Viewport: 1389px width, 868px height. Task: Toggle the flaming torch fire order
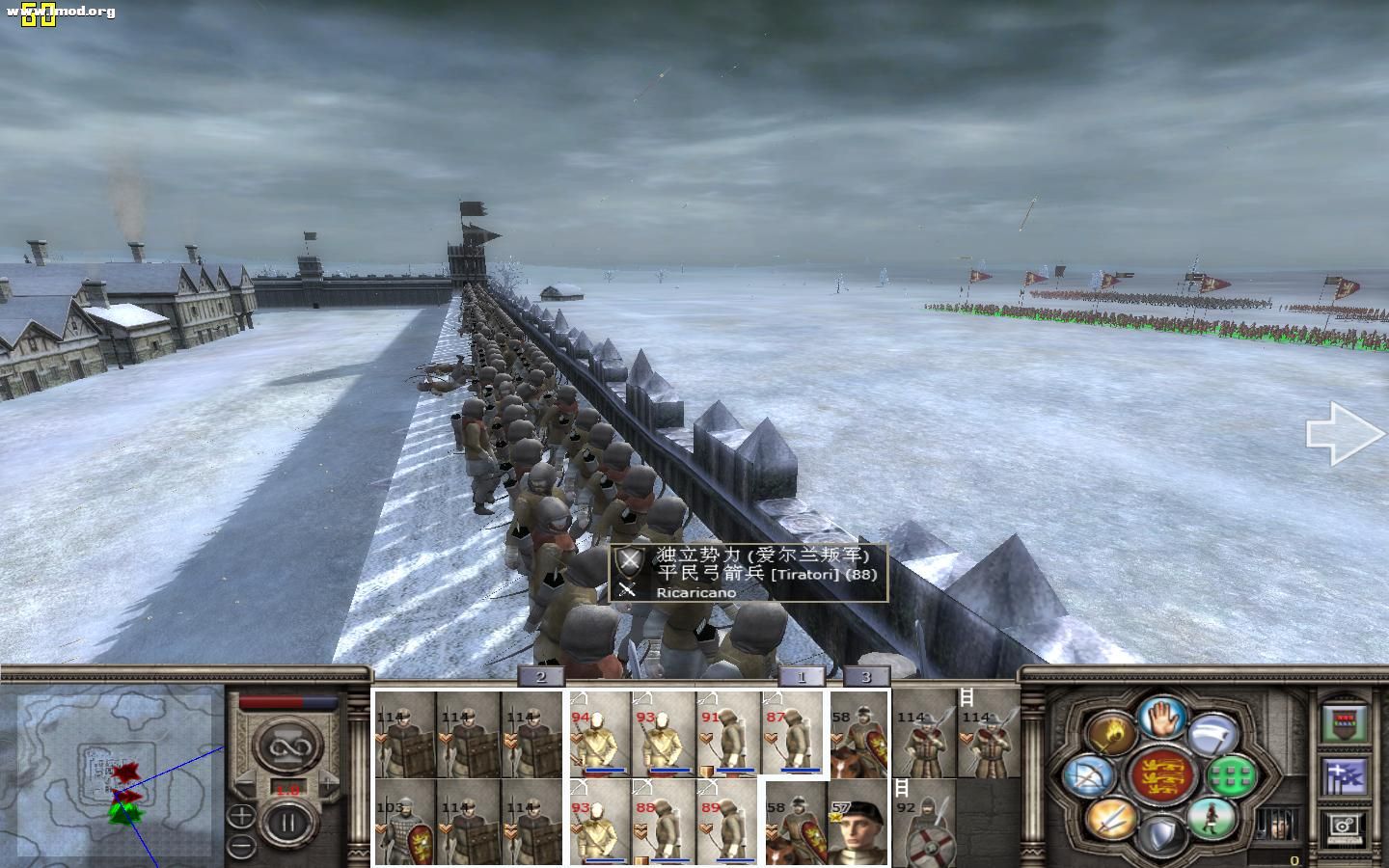point(1111,734)
